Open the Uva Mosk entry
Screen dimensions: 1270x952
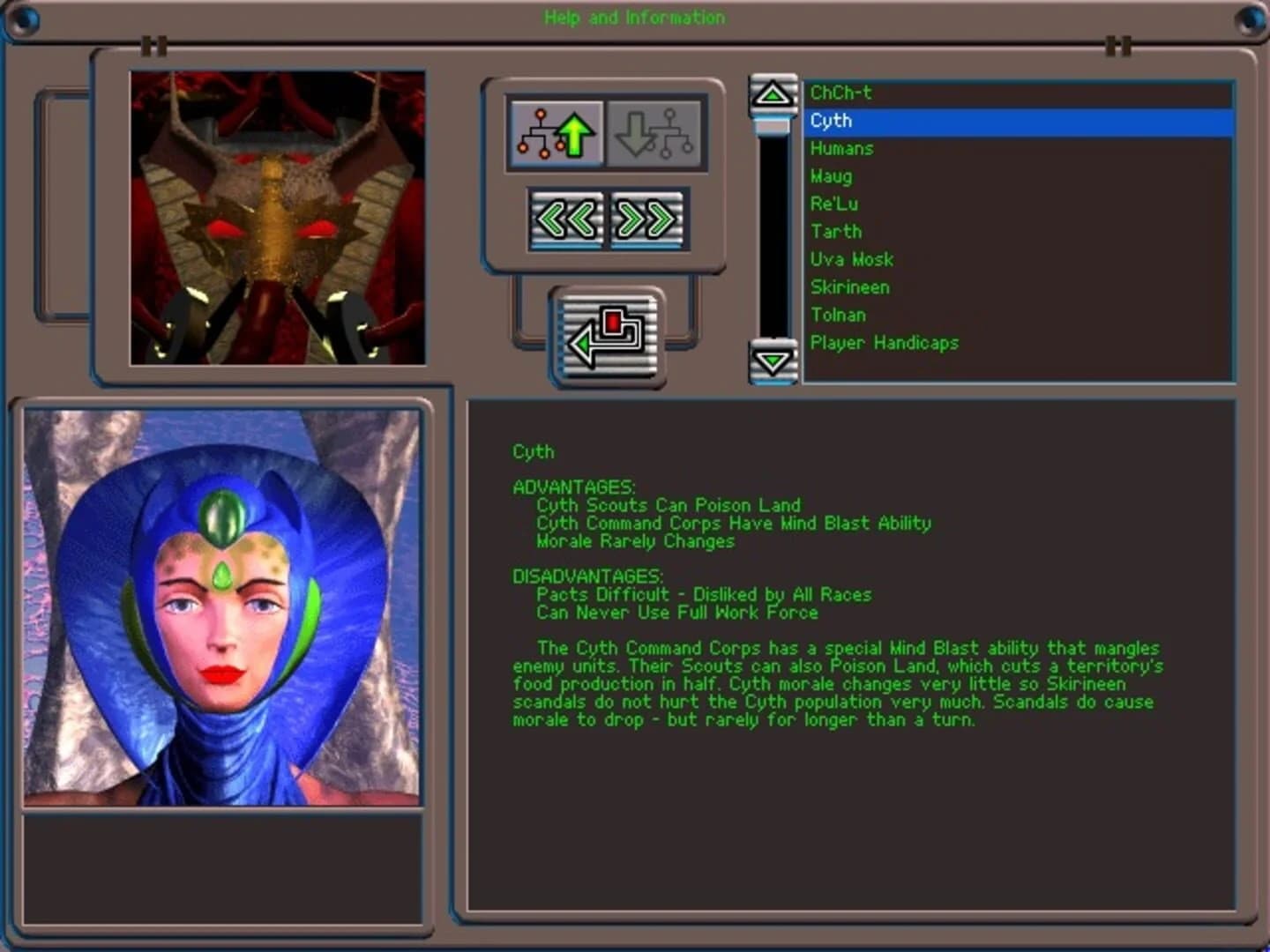[x=852, y=259]
